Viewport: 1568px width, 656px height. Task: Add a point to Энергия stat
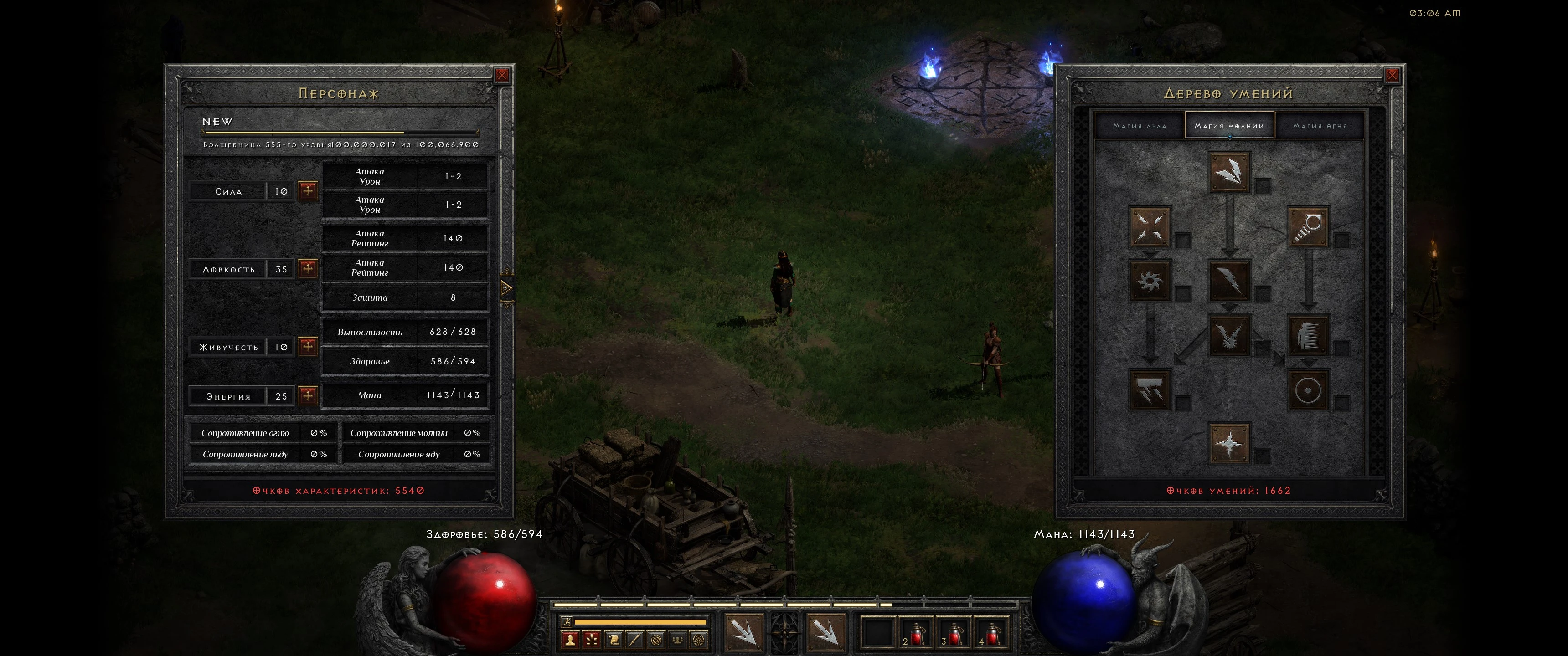tap(307, 395)
